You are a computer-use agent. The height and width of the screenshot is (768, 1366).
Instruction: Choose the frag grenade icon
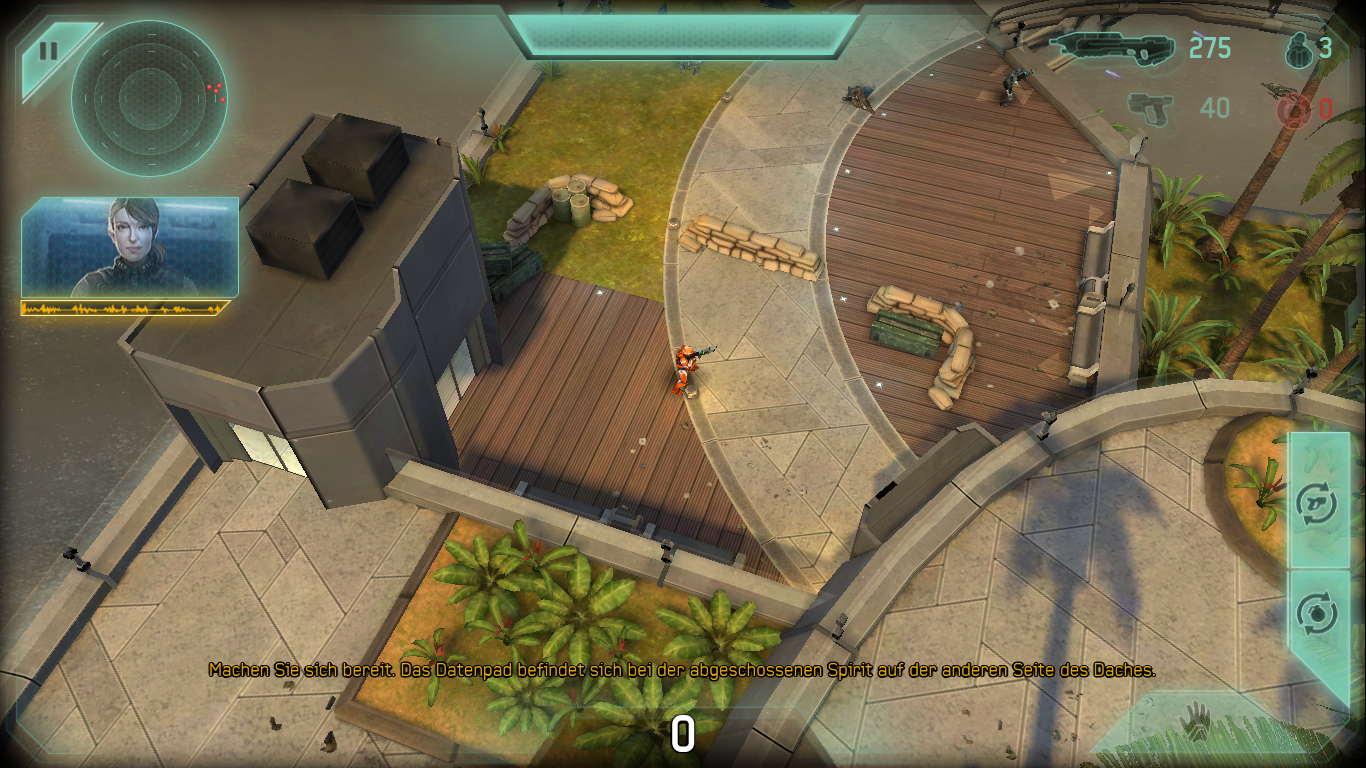1298,47
